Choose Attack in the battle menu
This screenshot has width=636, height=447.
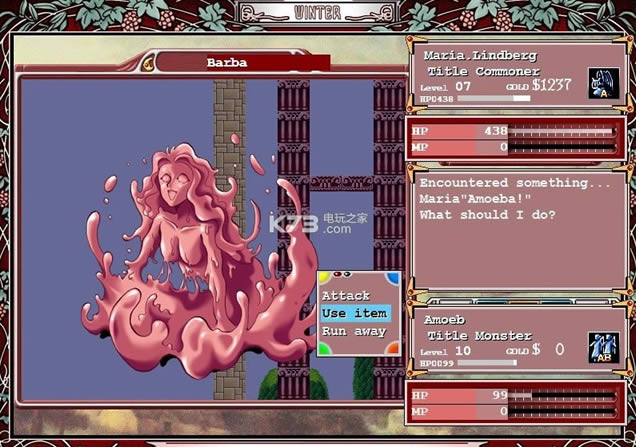(x=346, y=296)
